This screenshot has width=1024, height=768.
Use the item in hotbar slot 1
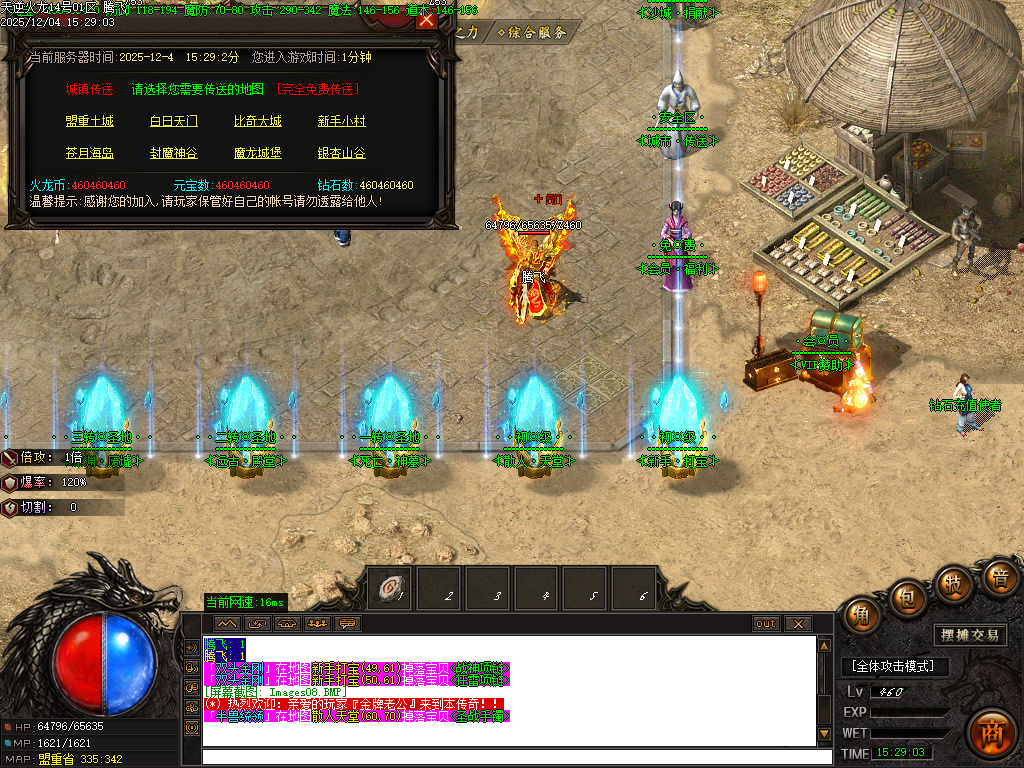(x=391, y=591)
